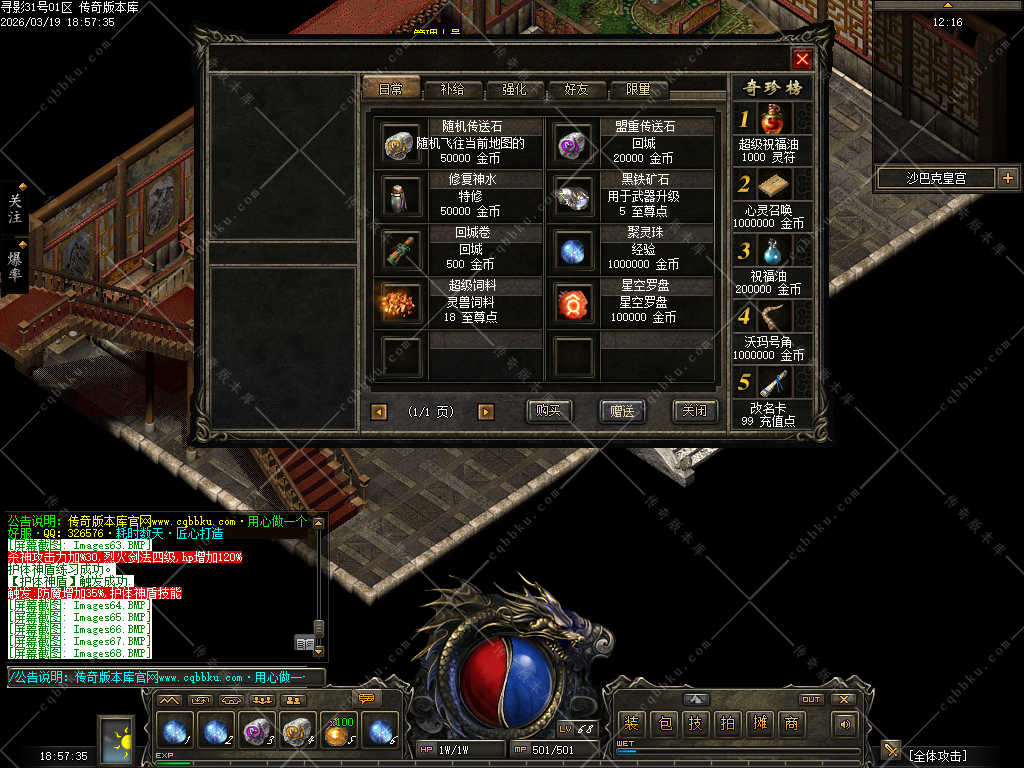
Task: Choose the 修复神水 potion item
Action: pyautogui.click(x=401, y=196)
